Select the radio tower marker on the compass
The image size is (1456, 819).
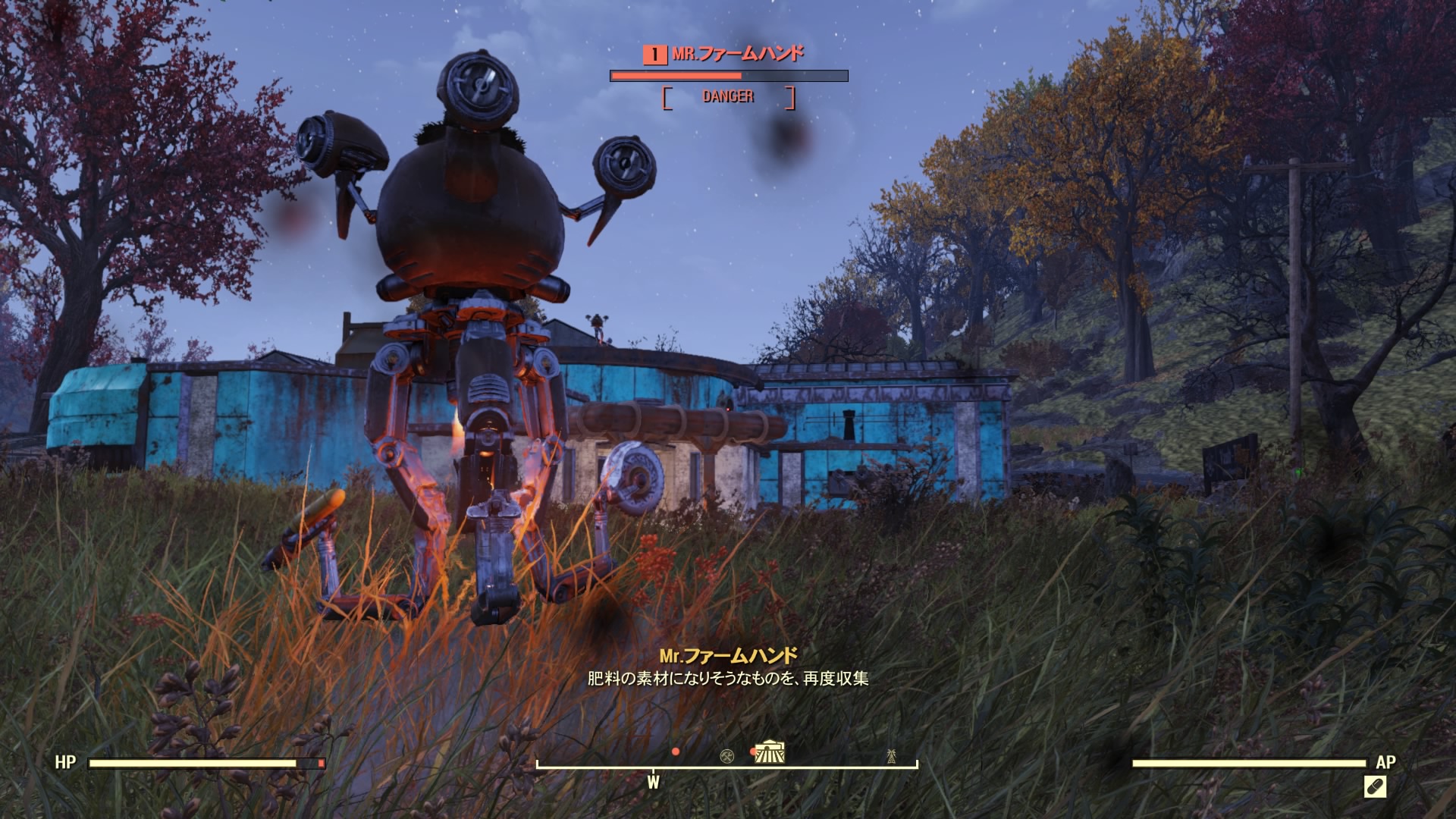pos(891,755)
